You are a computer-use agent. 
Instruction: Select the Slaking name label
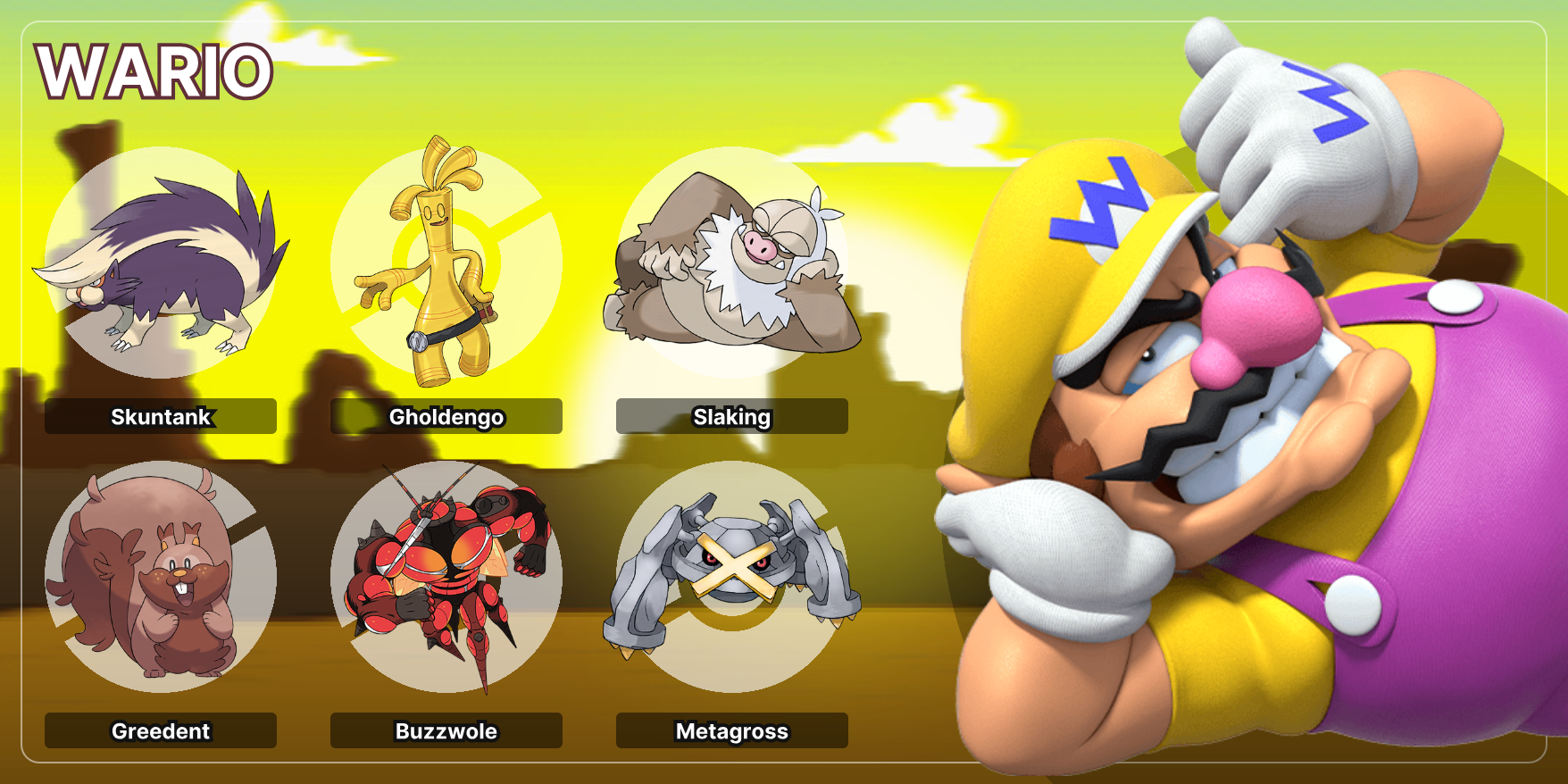pos(731,416)
